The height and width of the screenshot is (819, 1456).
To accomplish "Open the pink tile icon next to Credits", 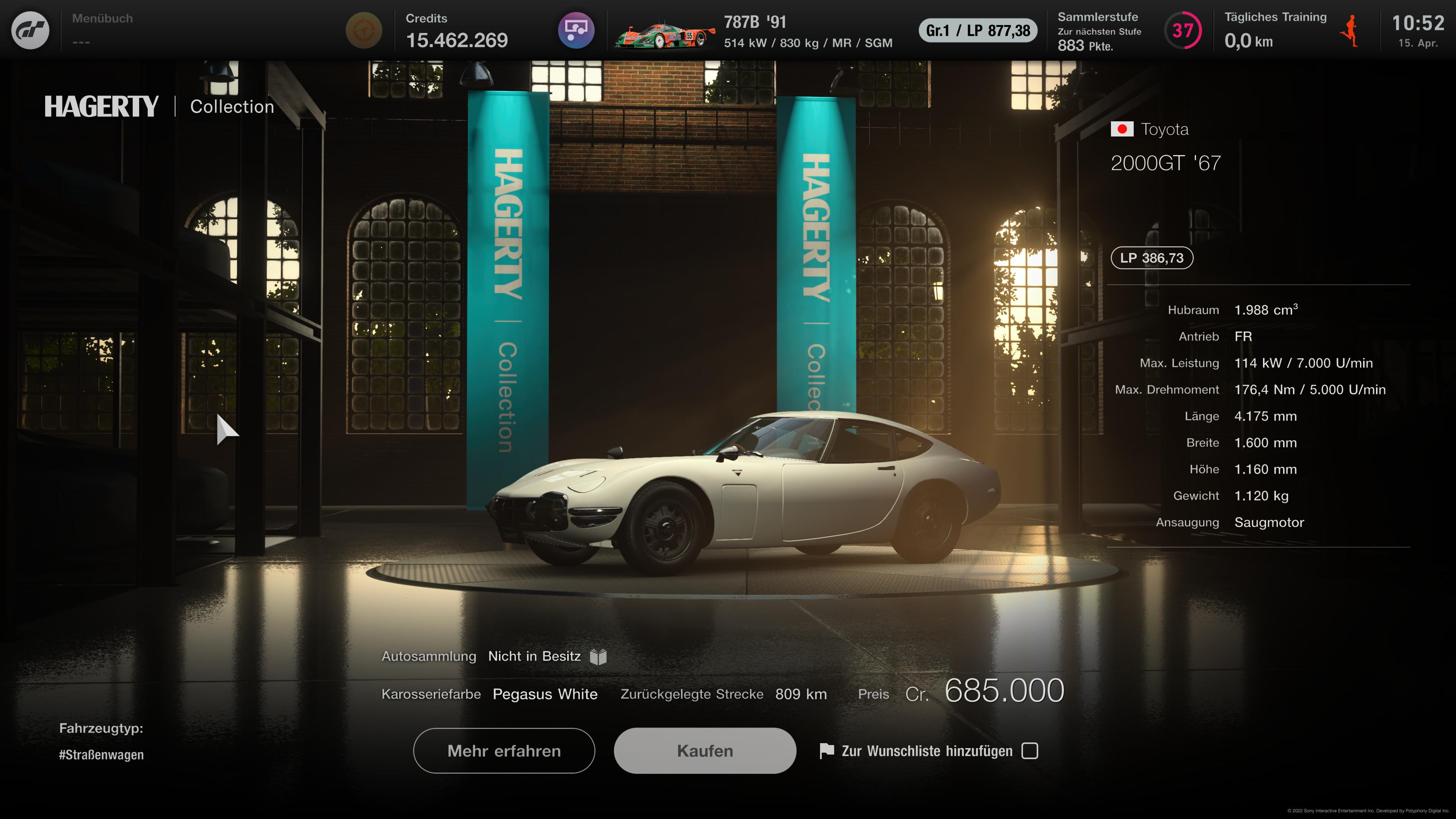I will coord(576,30).
